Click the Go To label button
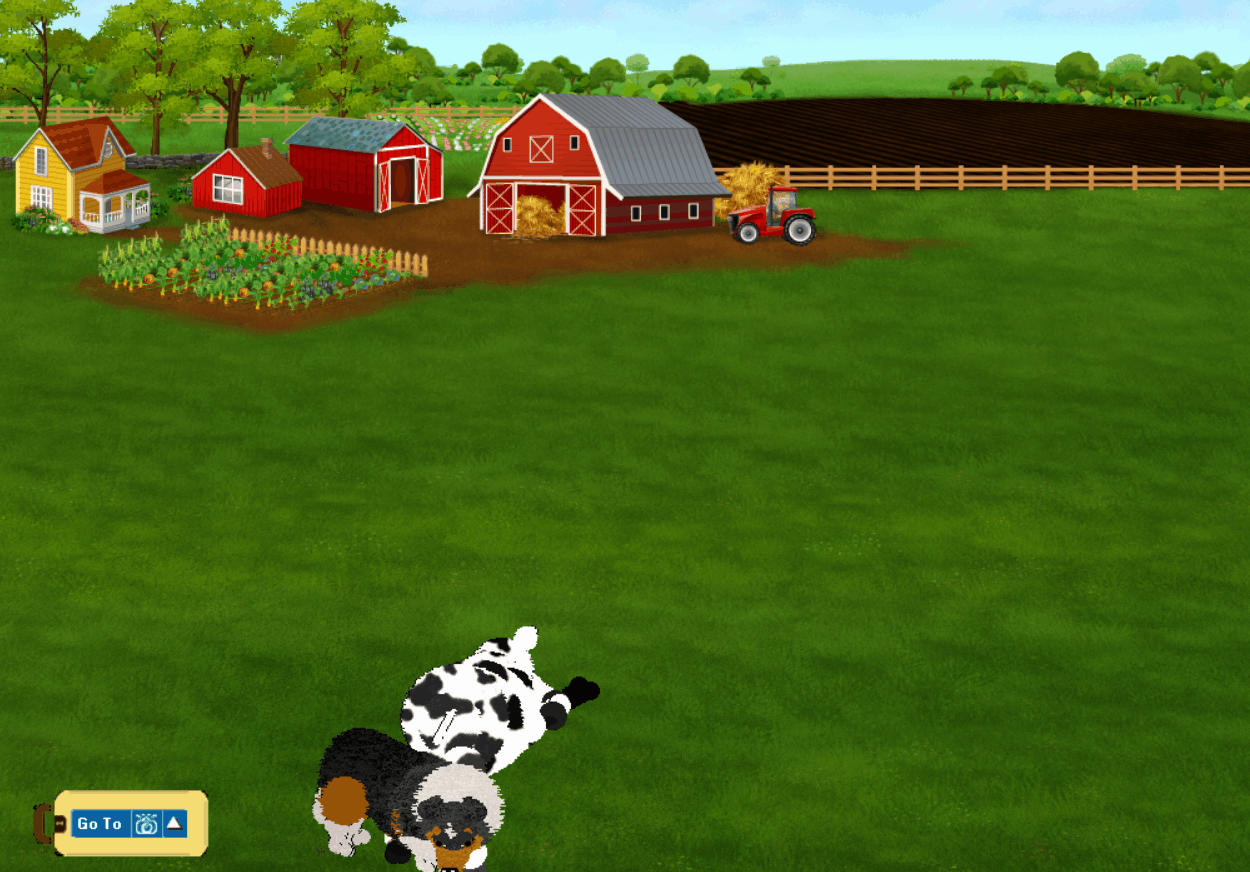Image resolution: width=1250 pixels, height=872 pixels. (x=100, y=824)
